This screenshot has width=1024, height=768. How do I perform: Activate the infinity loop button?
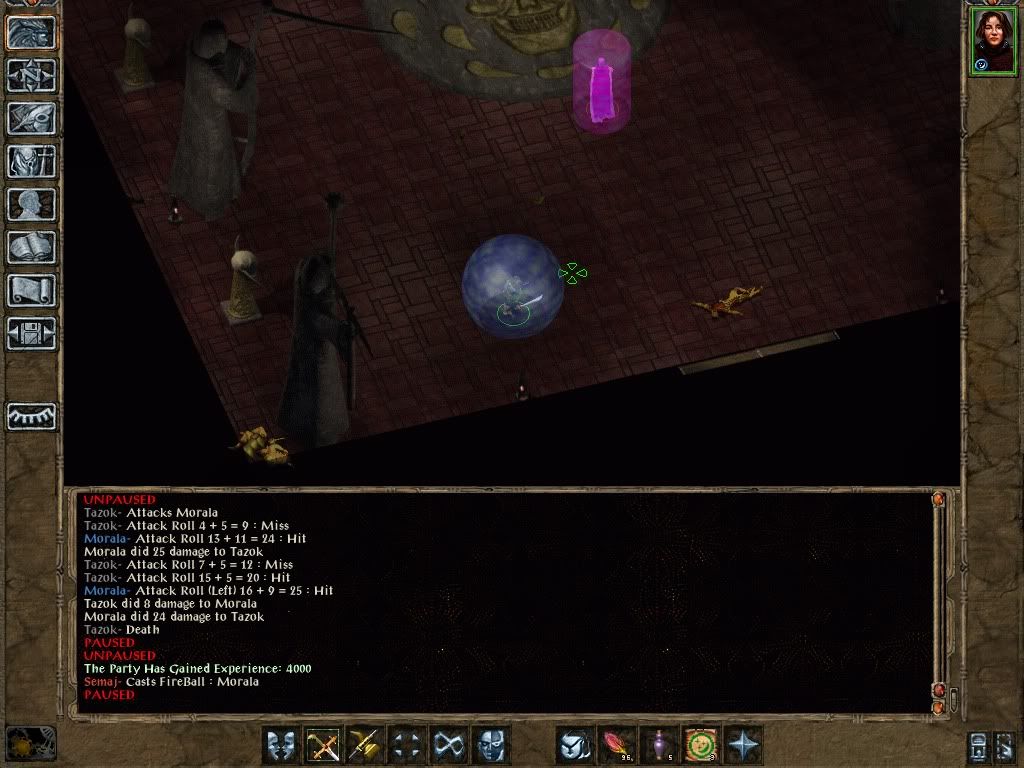(x=449, y=745)
